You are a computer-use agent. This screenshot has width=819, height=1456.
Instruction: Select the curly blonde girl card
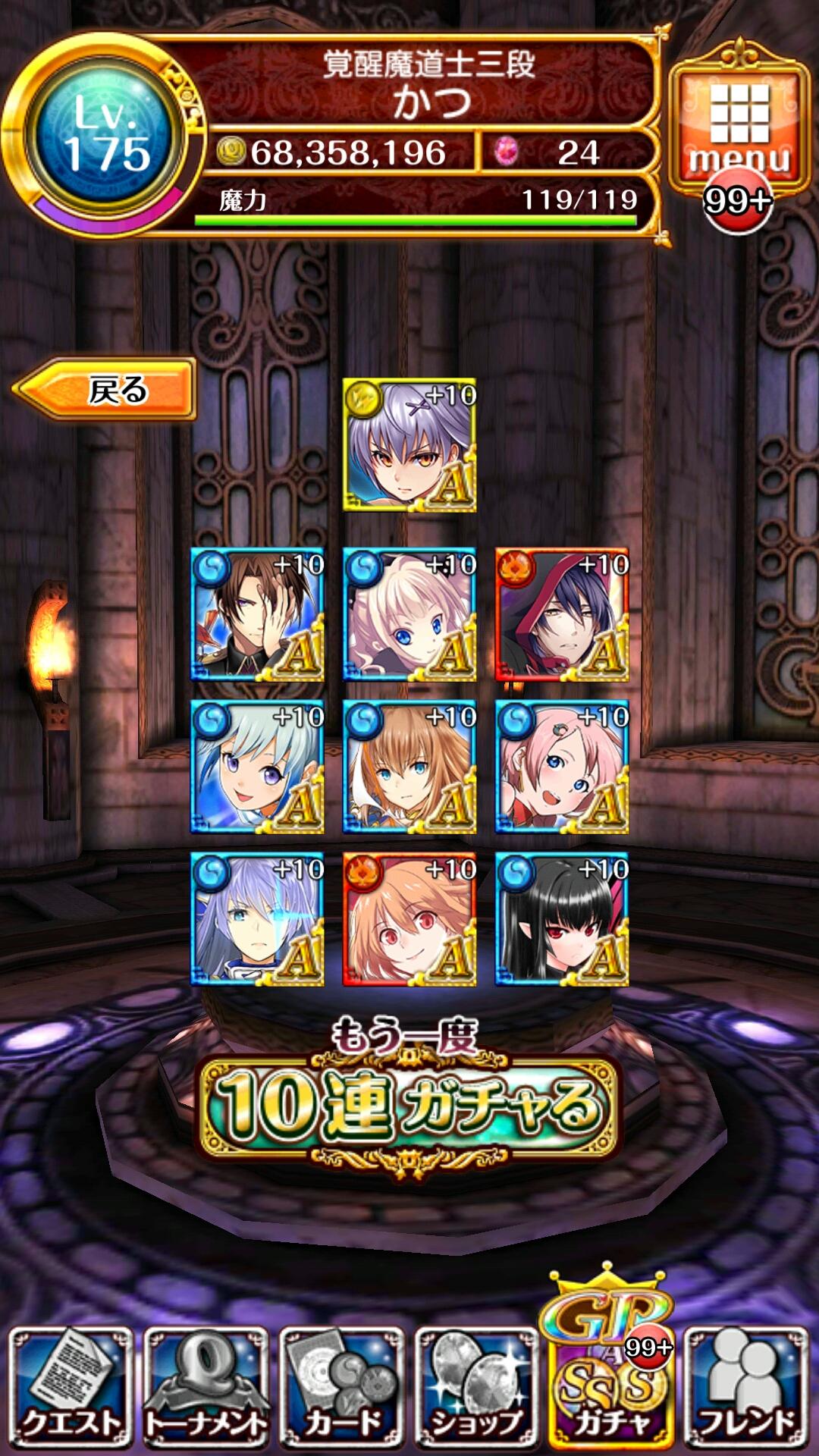coord(409,614)
